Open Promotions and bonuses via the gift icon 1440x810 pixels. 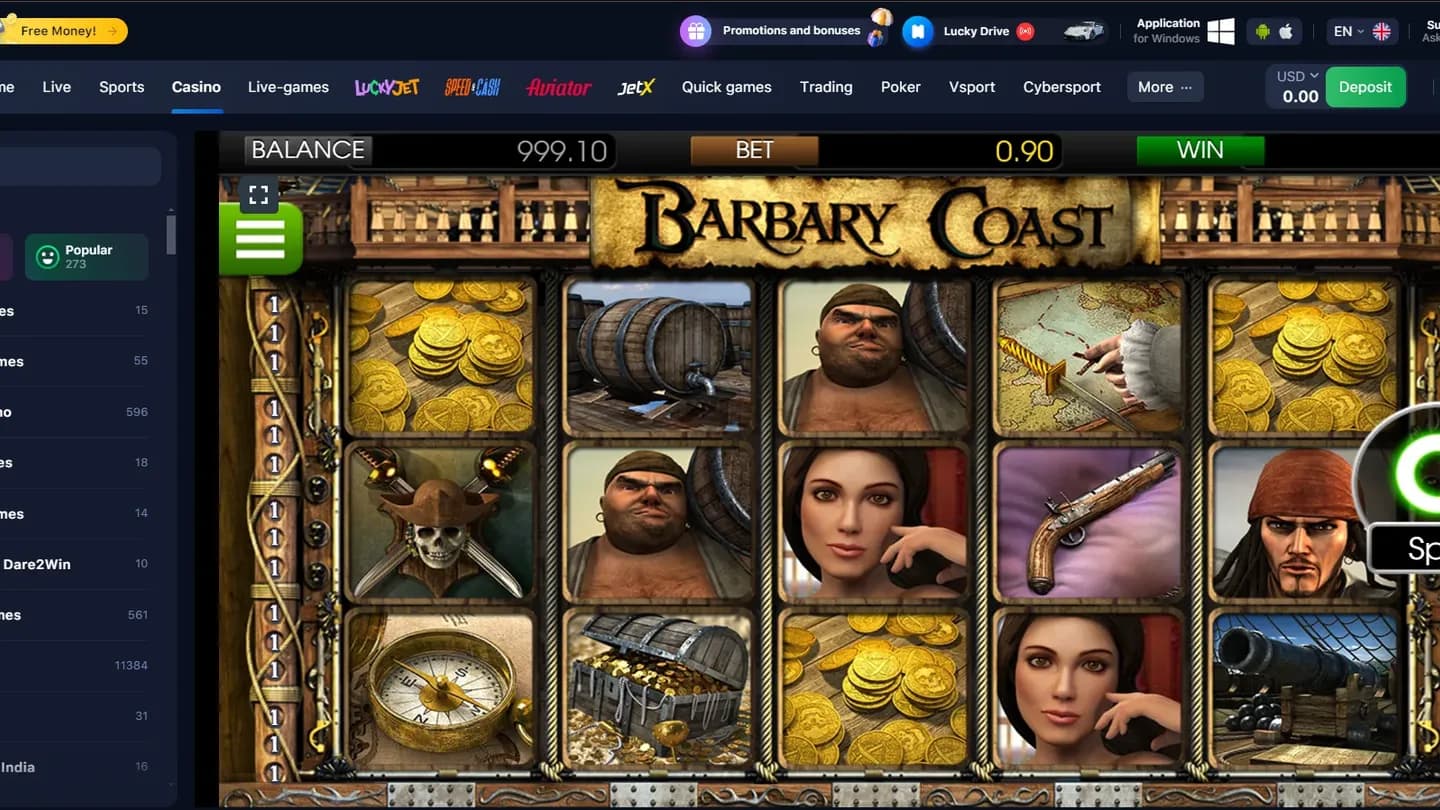coord(695,30)
